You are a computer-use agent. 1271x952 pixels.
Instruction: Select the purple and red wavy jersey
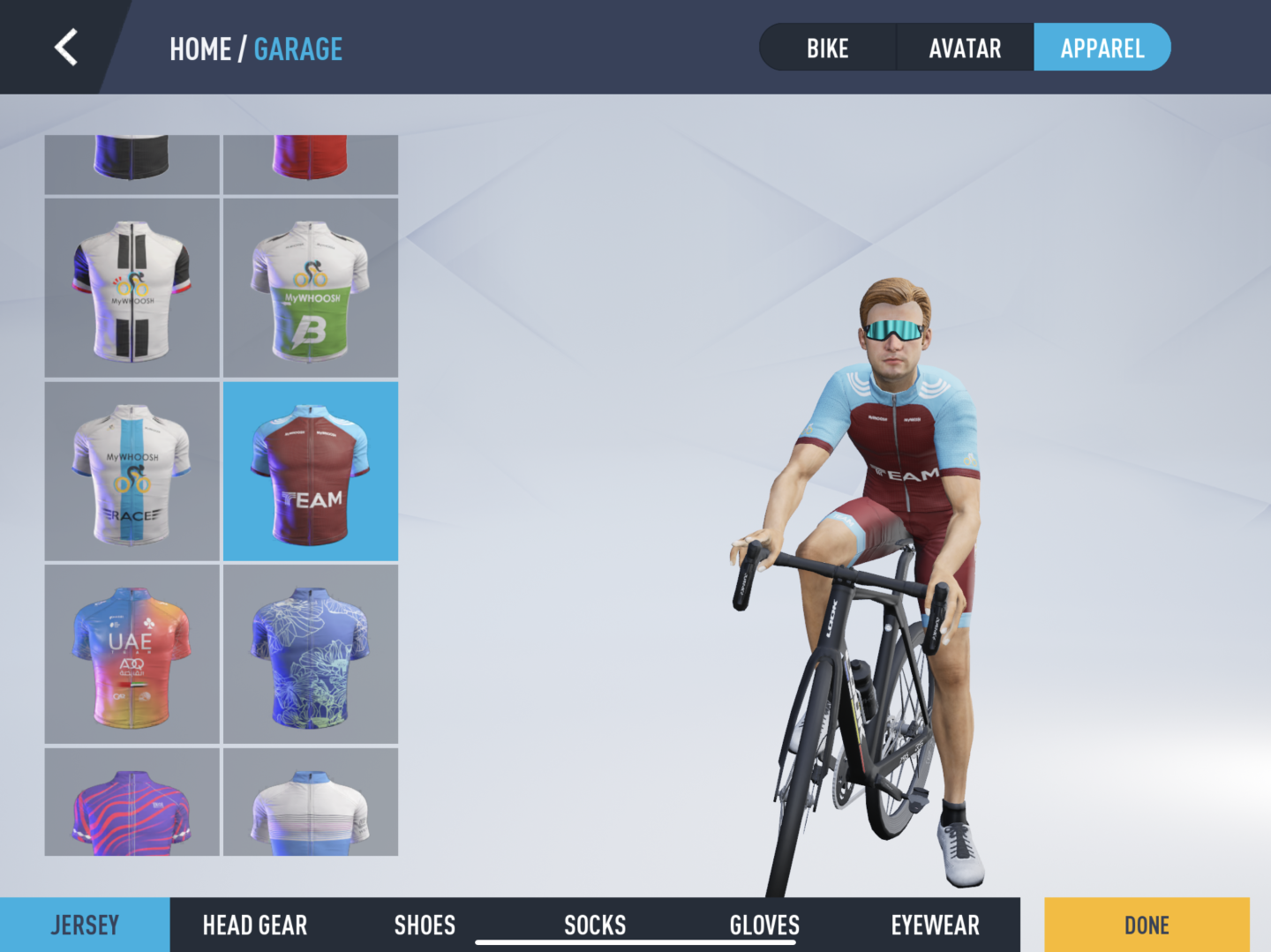point(132,805)
